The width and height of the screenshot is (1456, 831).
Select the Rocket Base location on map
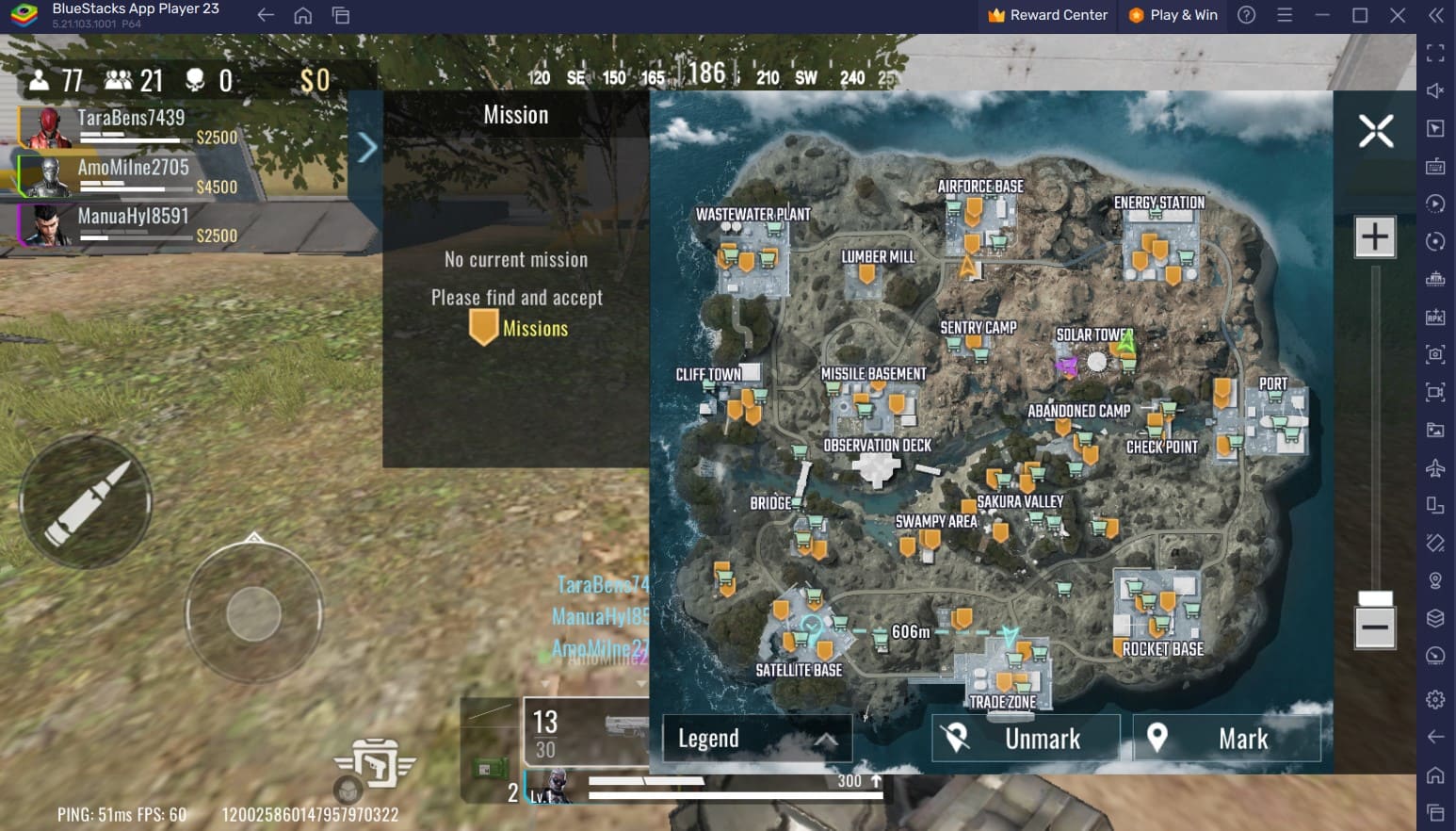(1163, 648)
